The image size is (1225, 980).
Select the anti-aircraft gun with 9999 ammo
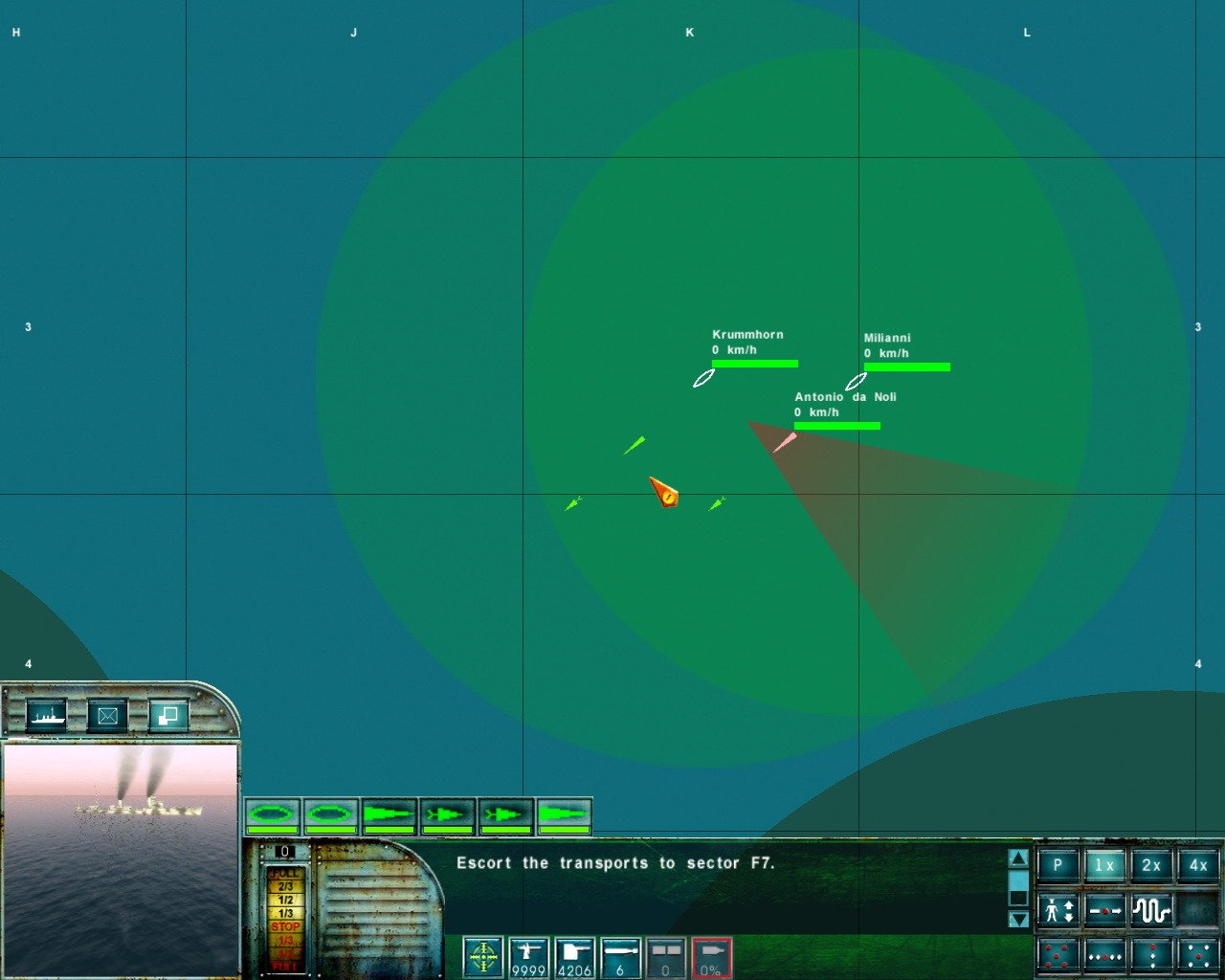[x=529, y=957]
